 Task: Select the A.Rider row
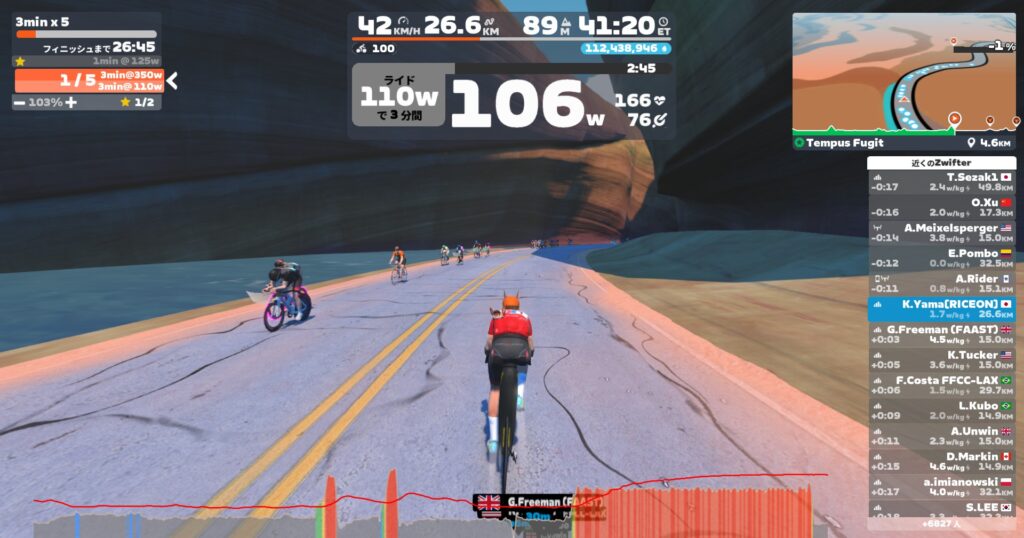(x=941, y=283)
